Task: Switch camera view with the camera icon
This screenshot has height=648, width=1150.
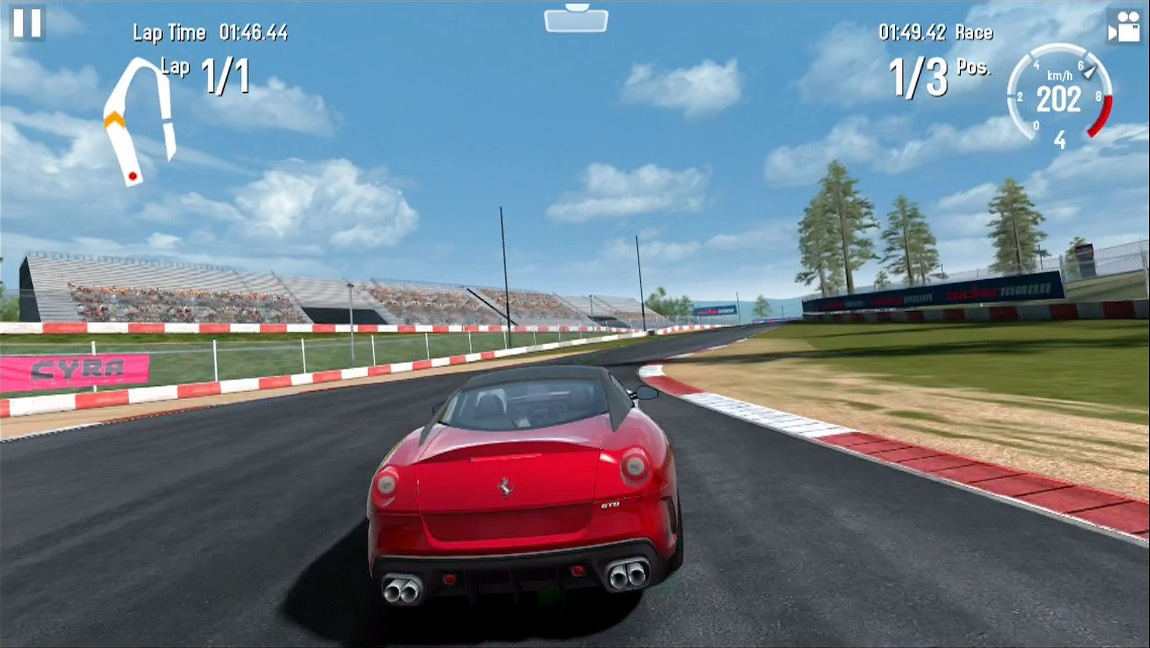Action: tap(1125, 26)
